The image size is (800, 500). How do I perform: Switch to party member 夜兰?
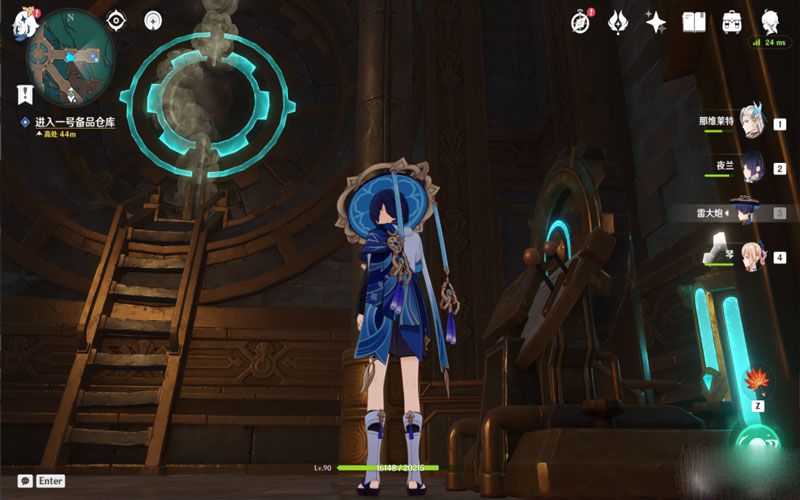point(752,165)
